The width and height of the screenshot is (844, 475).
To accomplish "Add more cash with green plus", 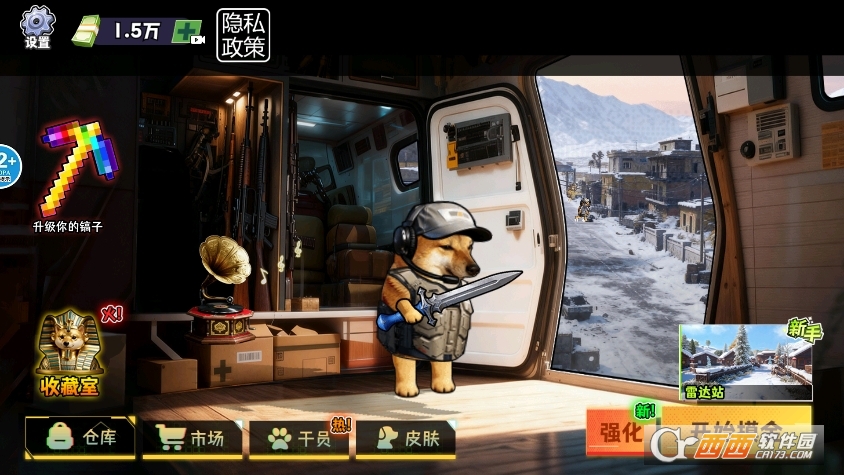I will pyautogui.click(x=186, y=31).
